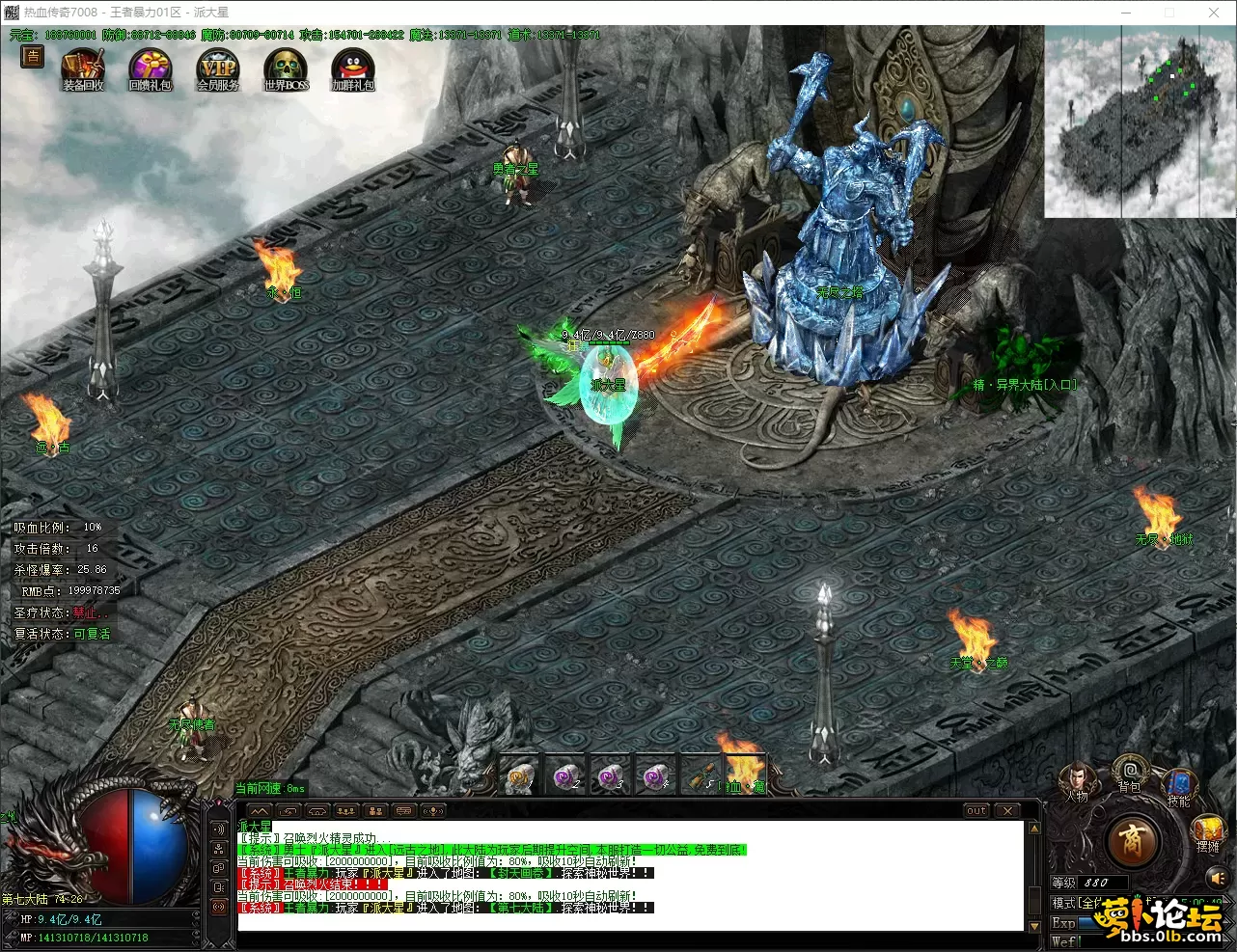Open the 回馈礼包 purple gift box

point(151,69)
